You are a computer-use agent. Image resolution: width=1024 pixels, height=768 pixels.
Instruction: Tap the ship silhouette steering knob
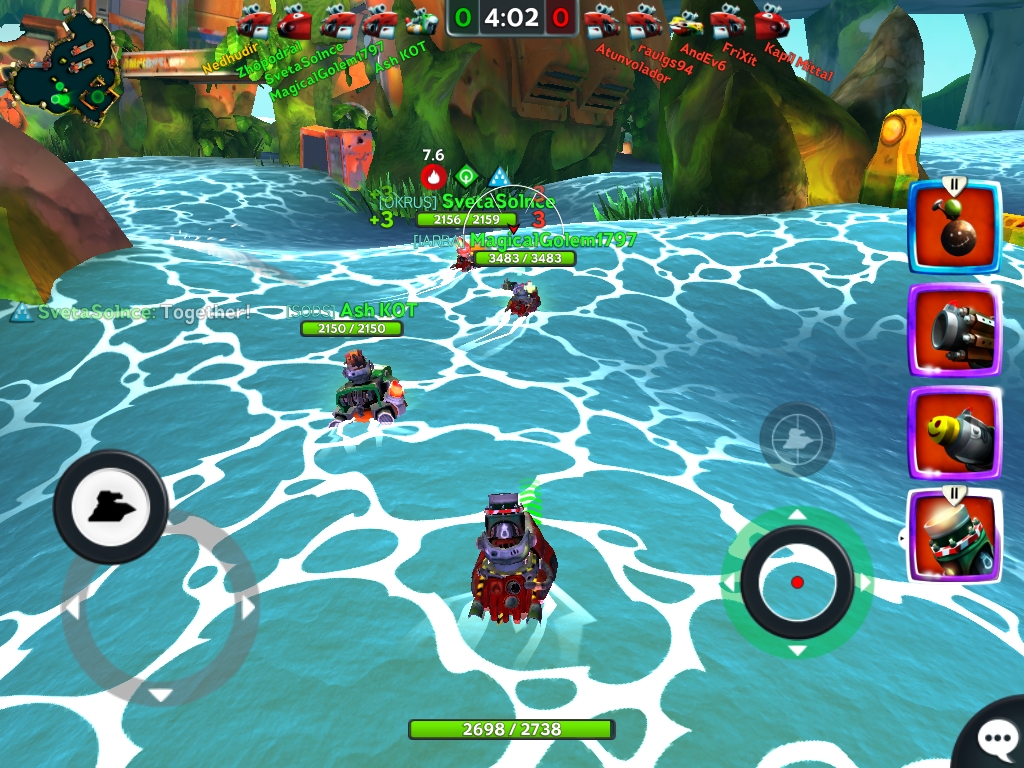pos(110,506)
